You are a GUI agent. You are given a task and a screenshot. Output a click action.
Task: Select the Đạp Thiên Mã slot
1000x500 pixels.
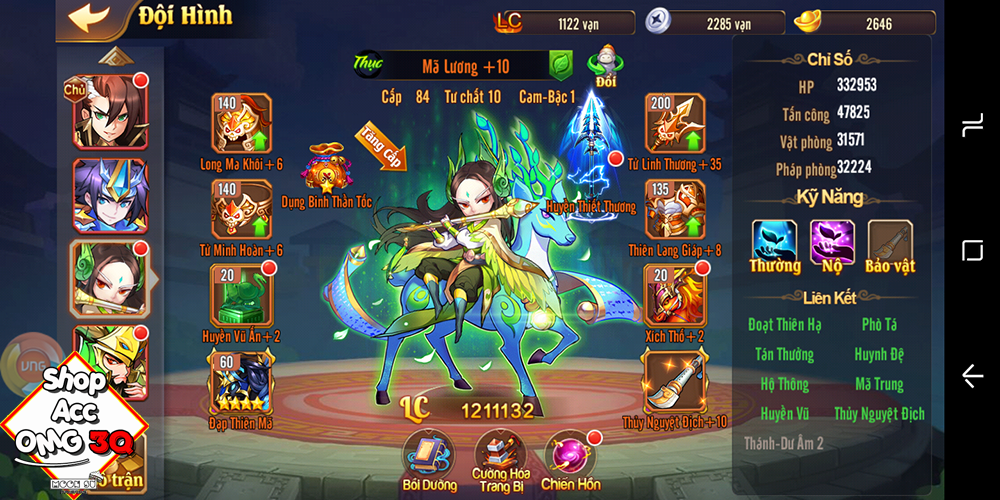(x=242, y=381)
